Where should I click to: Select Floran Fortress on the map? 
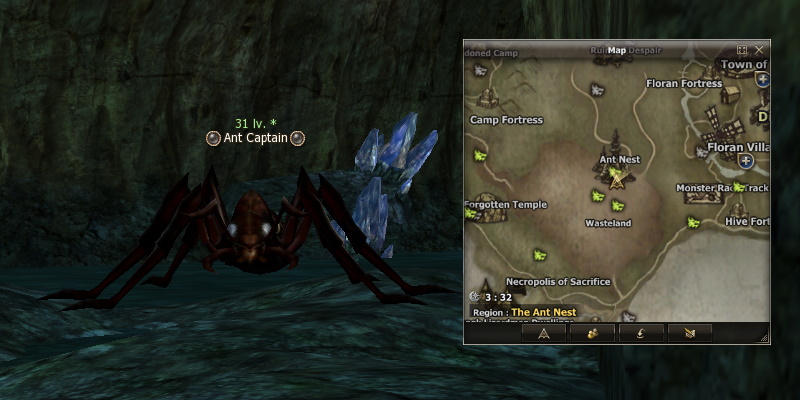pyautogui.click(x=684, y=84)
